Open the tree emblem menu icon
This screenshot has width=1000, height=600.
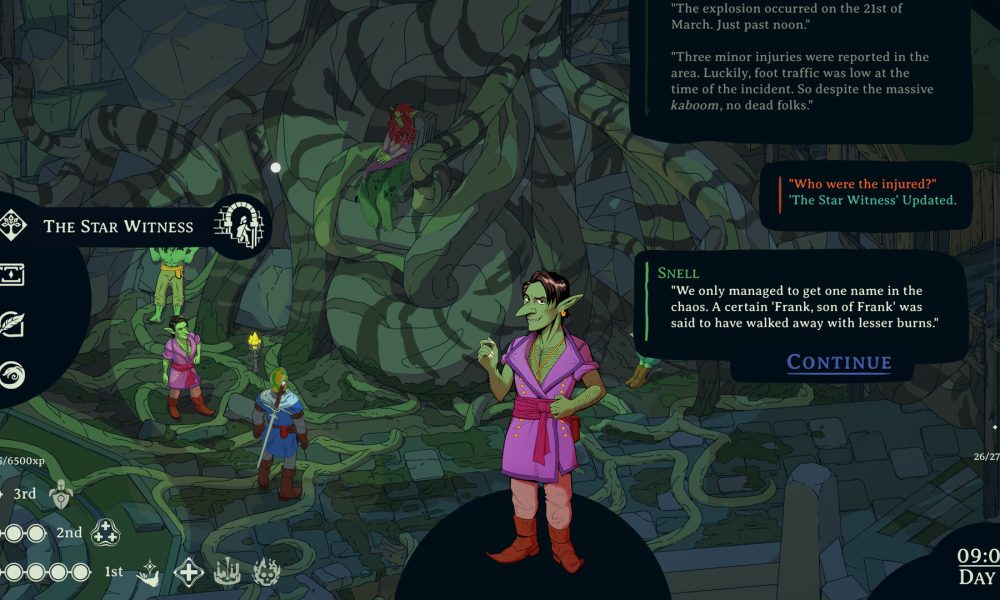point(12,224)
